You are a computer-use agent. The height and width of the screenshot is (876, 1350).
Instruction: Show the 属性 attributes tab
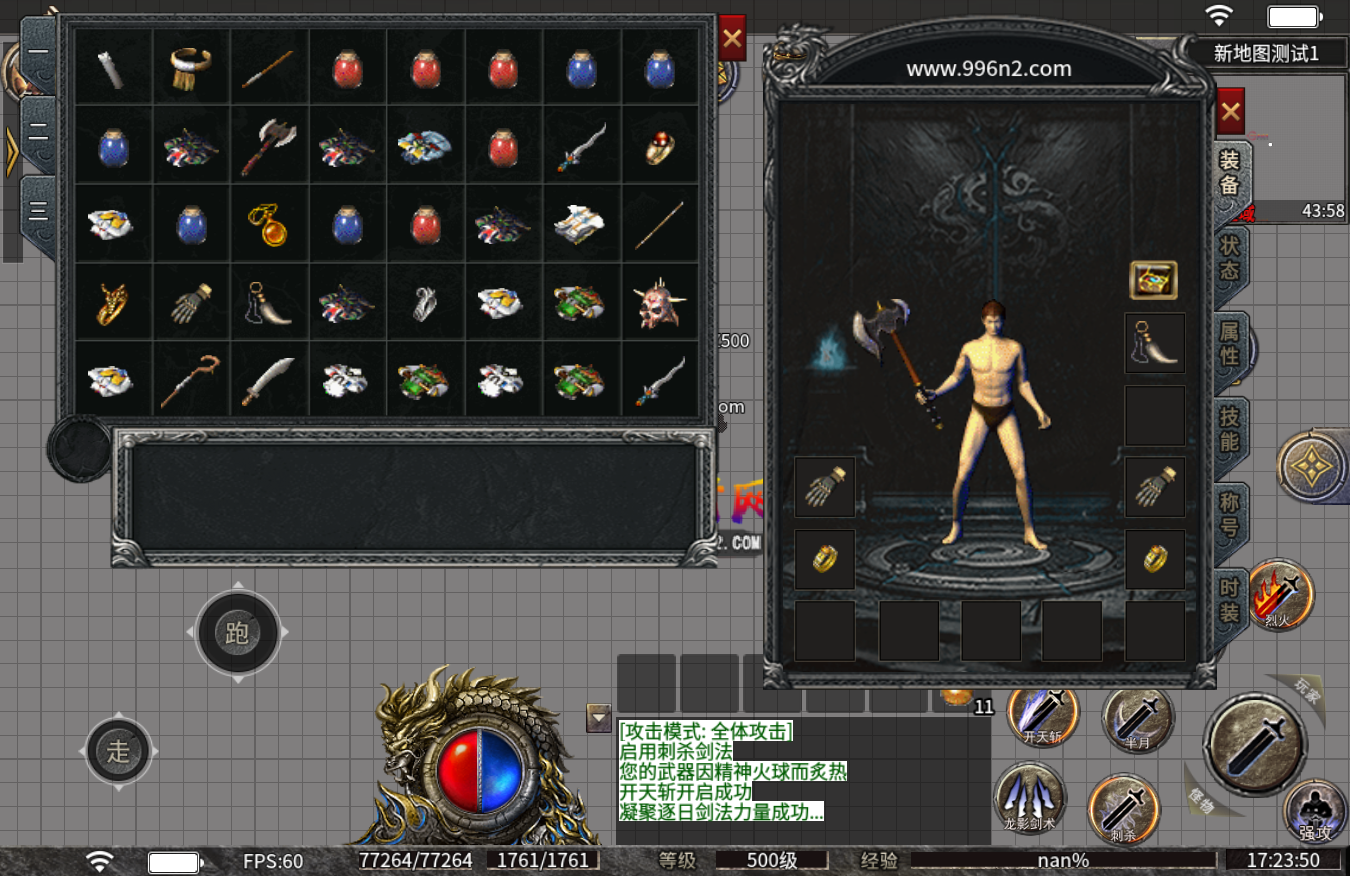(1230, 342)
